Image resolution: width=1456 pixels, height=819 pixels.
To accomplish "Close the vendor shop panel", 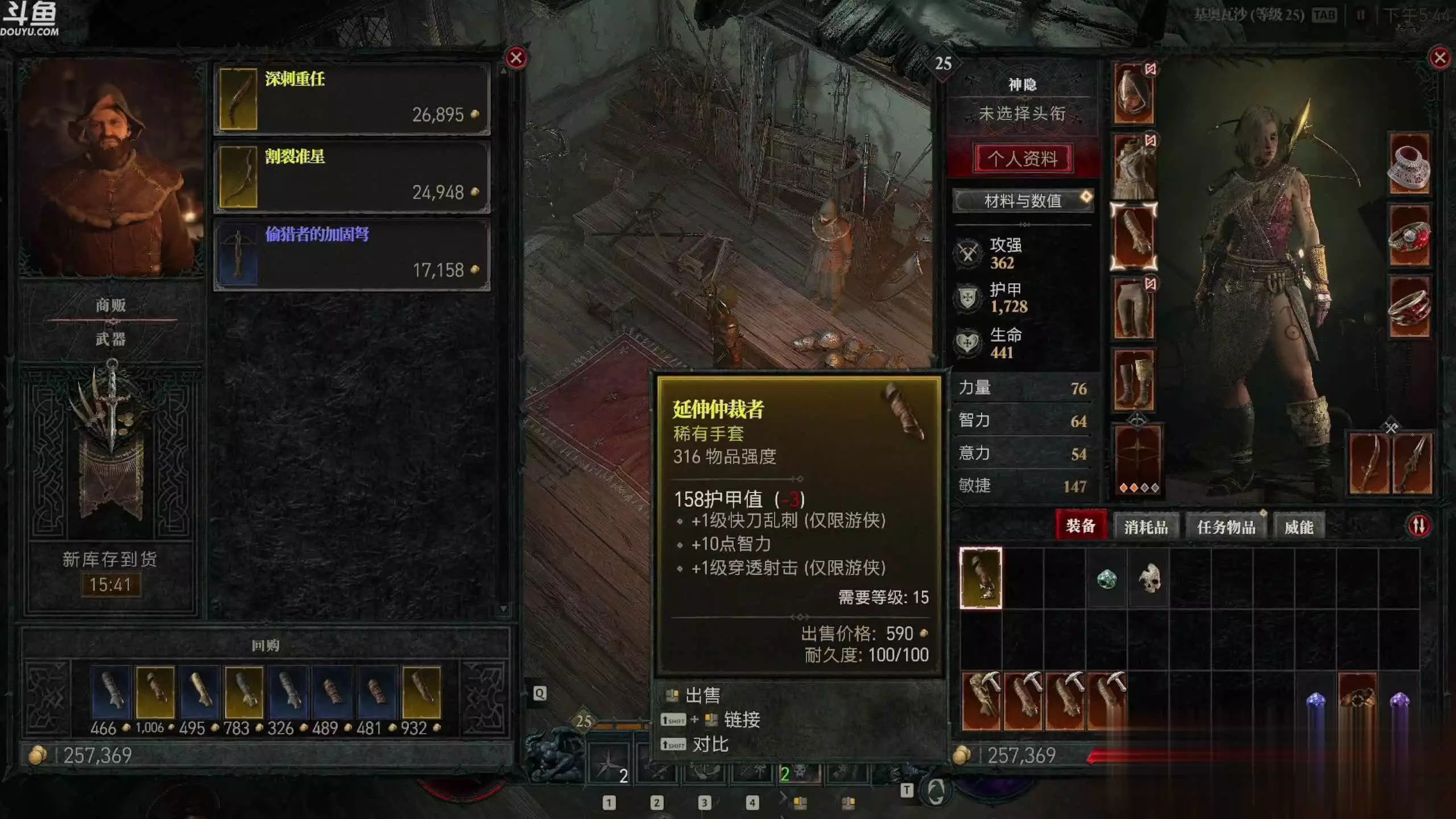I will (516, 58).
